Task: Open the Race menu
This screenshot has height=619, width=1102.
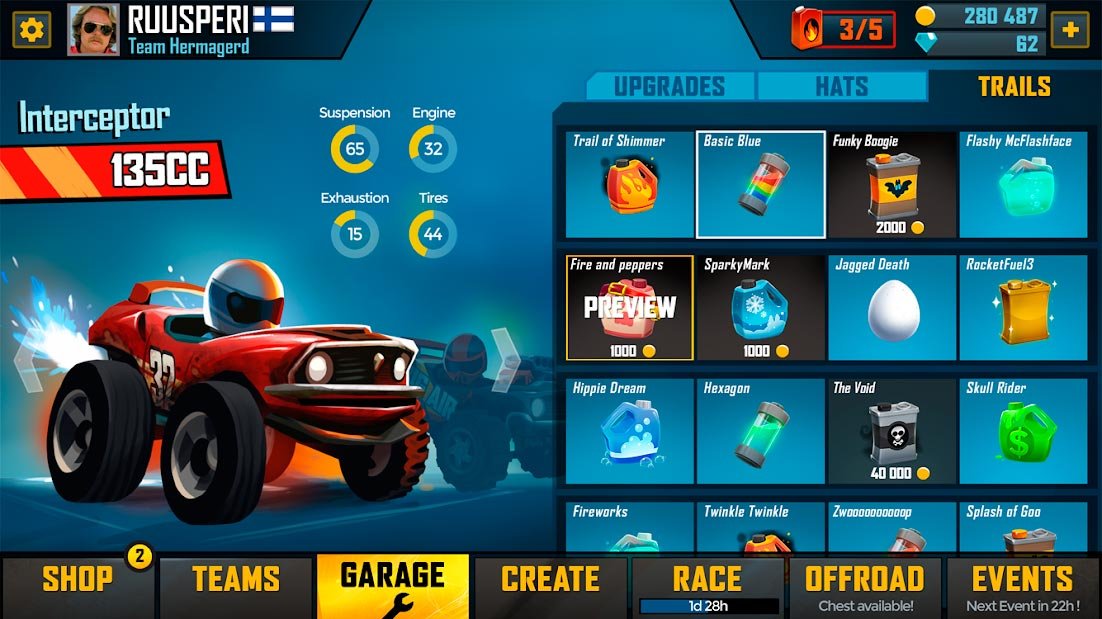Action: pyautogui.click(x=708, y=584)
